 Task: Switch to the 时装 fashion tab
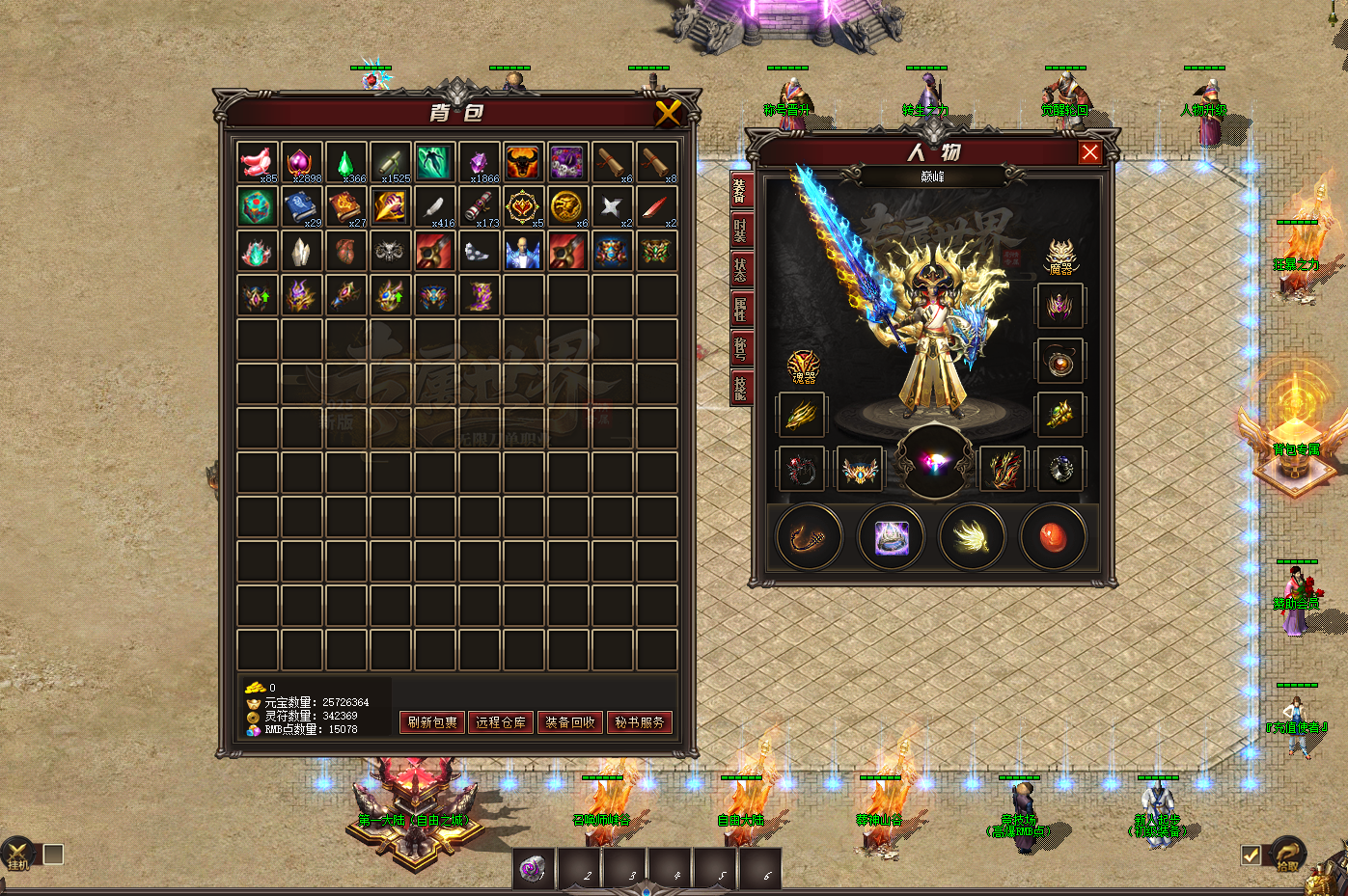tap(740, 230)
